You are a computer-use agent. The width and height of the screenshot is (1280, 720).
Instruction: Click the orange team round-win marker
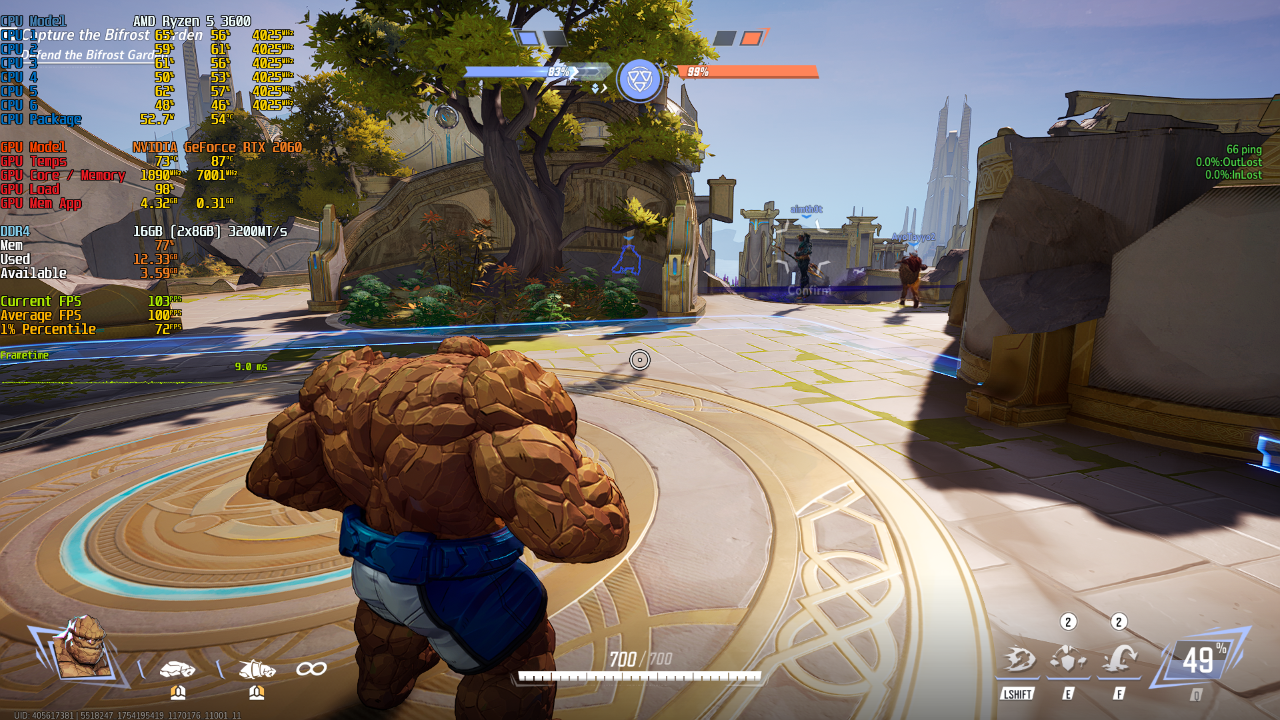(751, 38)
